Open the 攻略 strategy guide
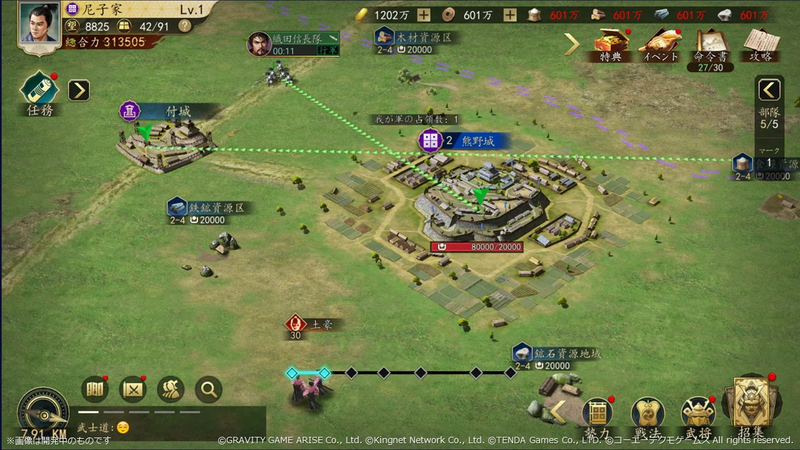The height and width of the screenshot is (450, 800). click(x=762, y=44)
